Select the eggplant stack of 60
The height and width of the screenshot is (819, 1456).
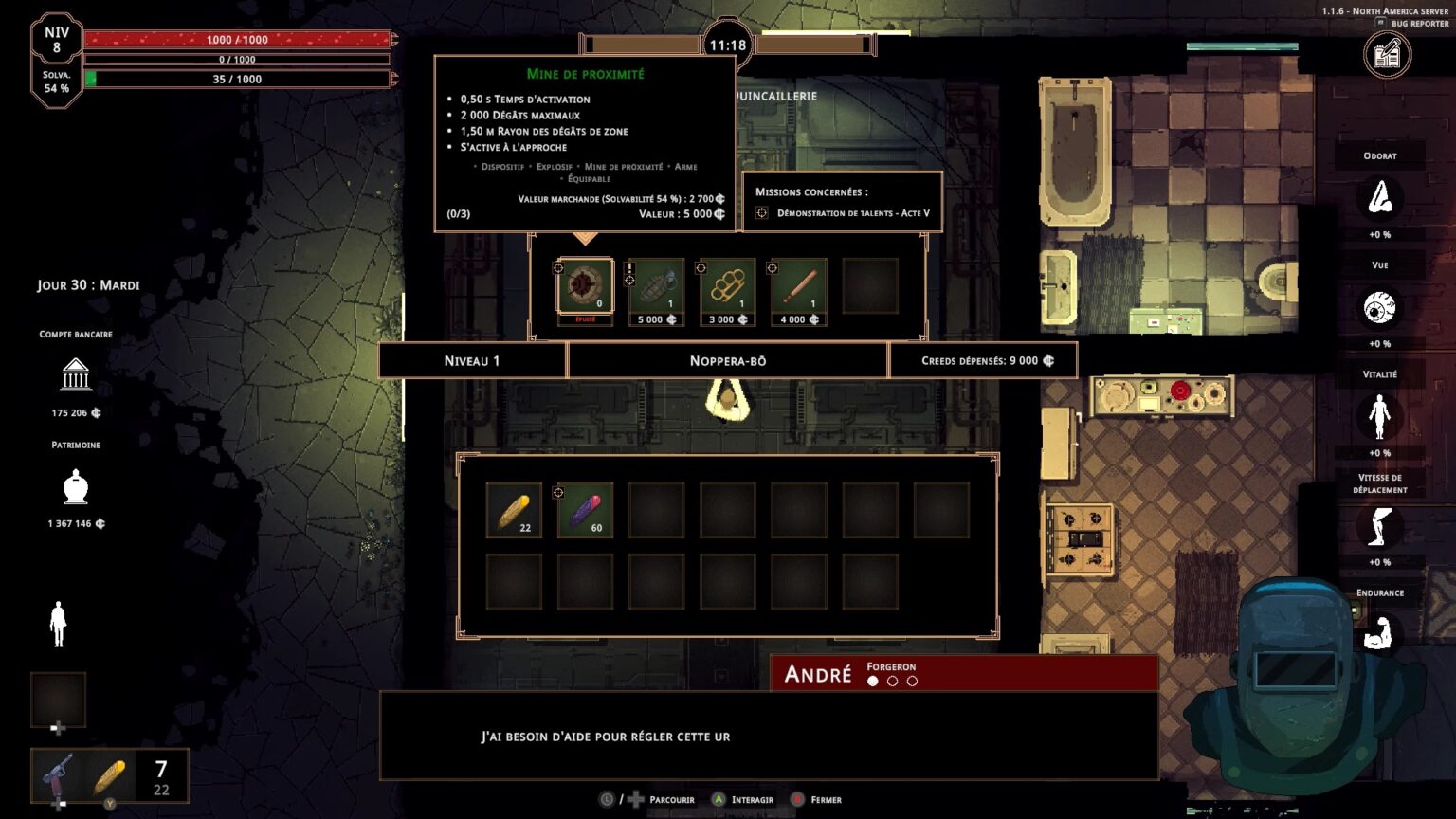pos(585,509)
